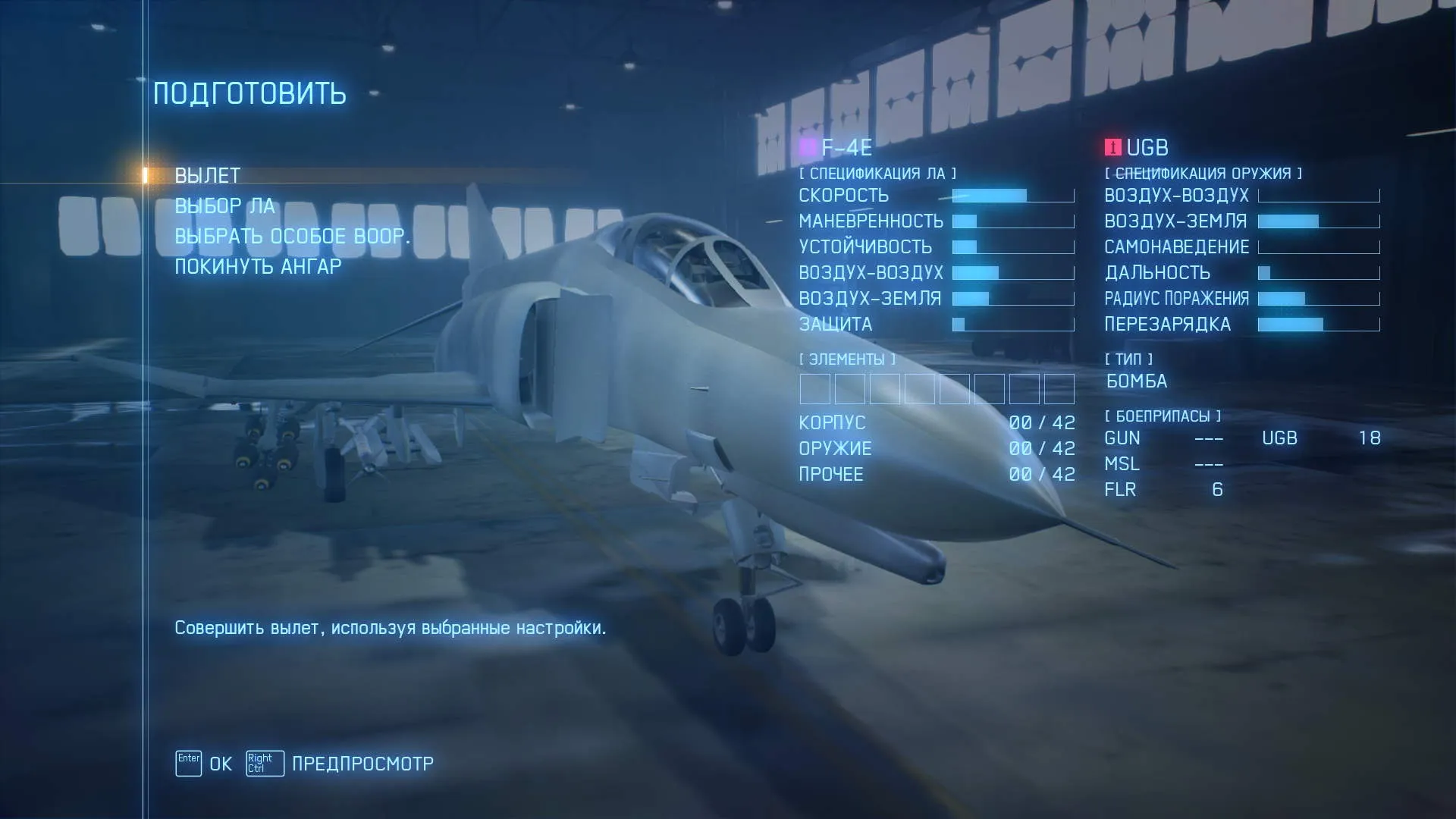This screenshot has width=1456, height=819.
Task: Open the ВЫБОР ЛА aircraft selection
Action: coord(224,206)
